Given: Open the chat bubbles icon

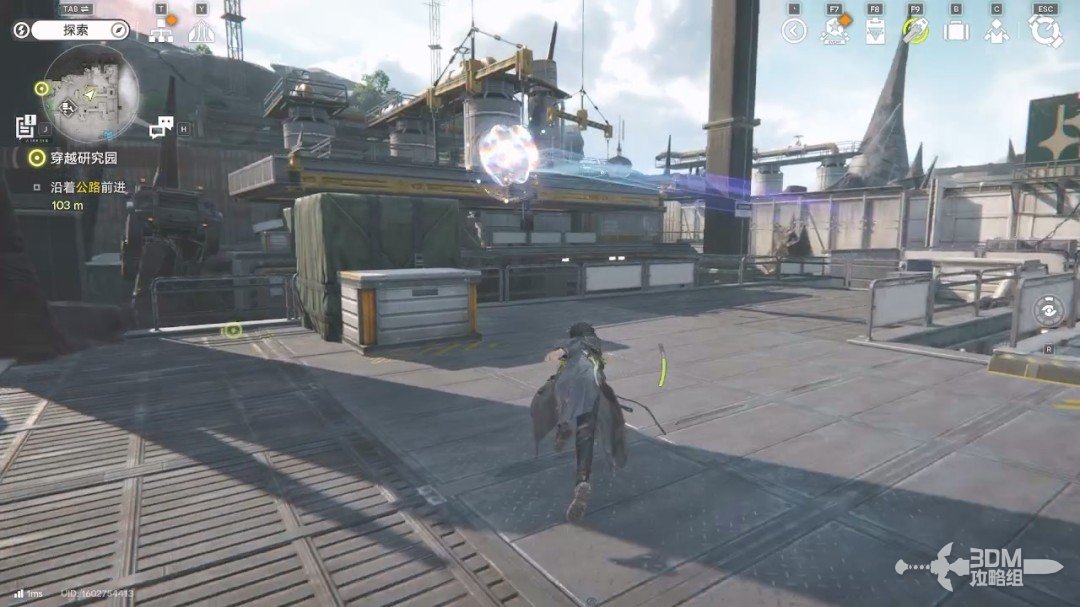Looking at the screenshot, I should [x=161, y=127].
